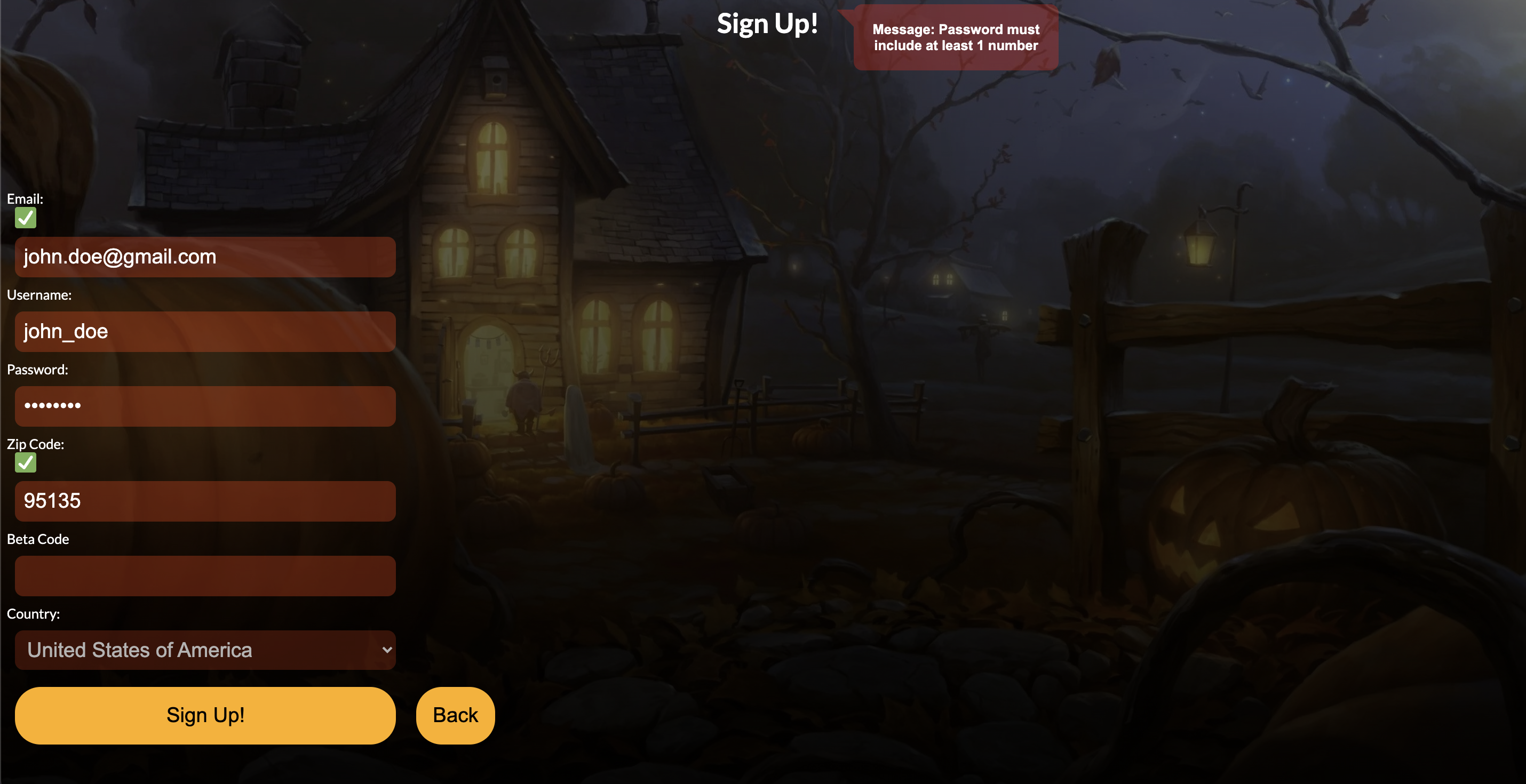Open the Country dropdown
The width and height of the screenshot is (1526, 784).
coord(205,650)
